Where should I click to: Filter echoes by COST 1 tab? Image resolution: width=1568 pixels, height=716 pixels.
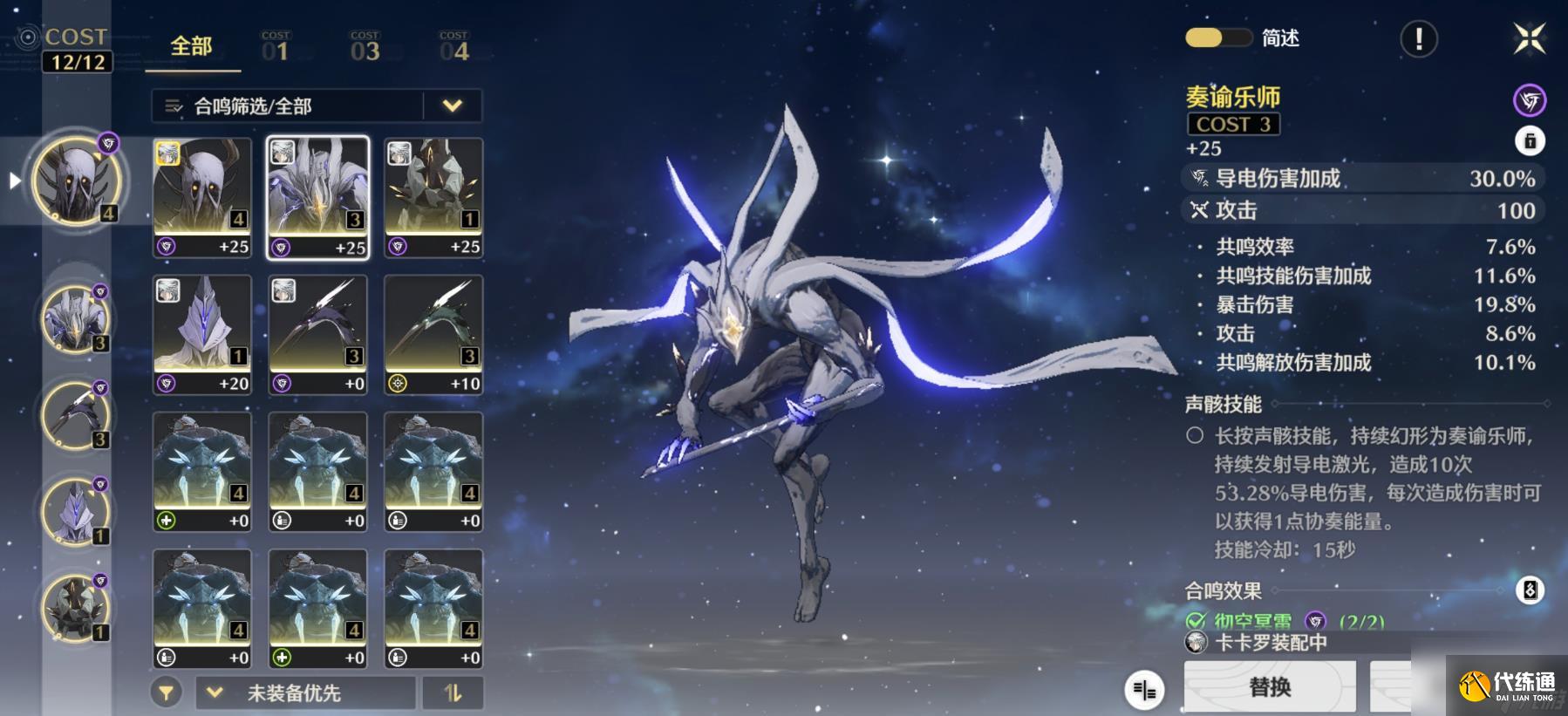[276, 47]
